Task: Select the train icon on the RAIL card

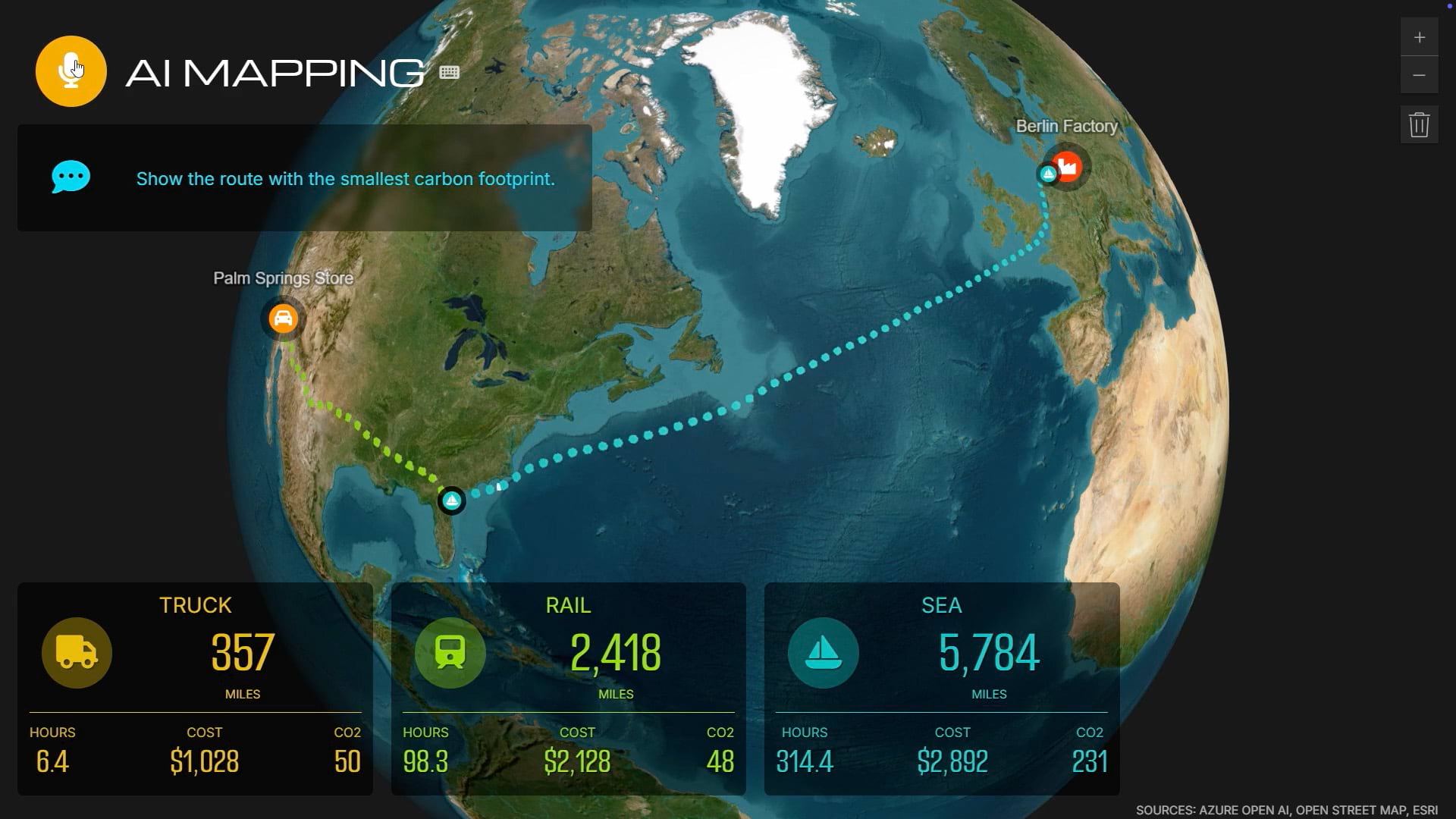Action: [x=450, y=652]
